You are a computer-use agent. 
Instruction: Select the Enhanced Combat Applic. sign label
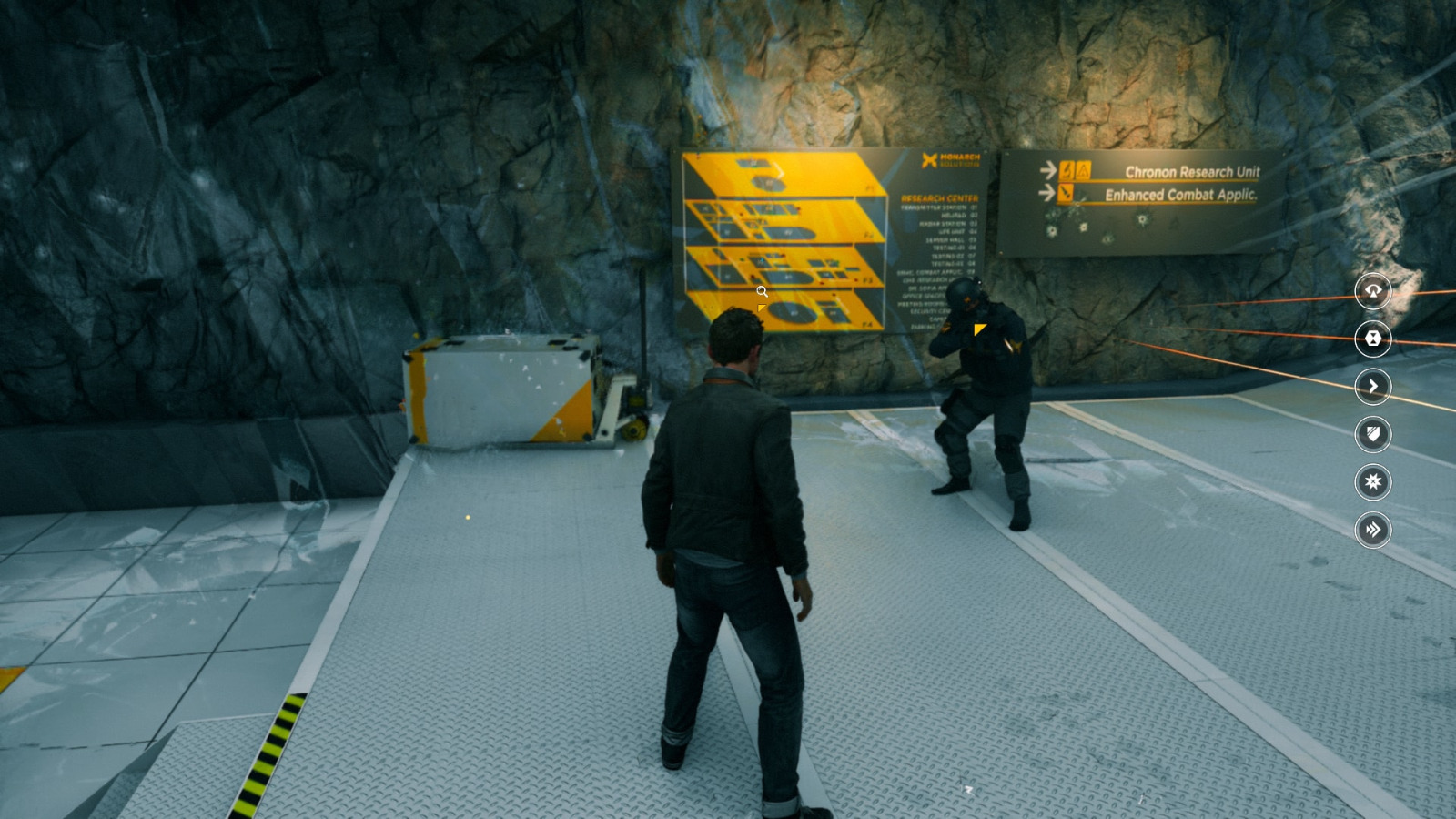(x=1183, y=193)
